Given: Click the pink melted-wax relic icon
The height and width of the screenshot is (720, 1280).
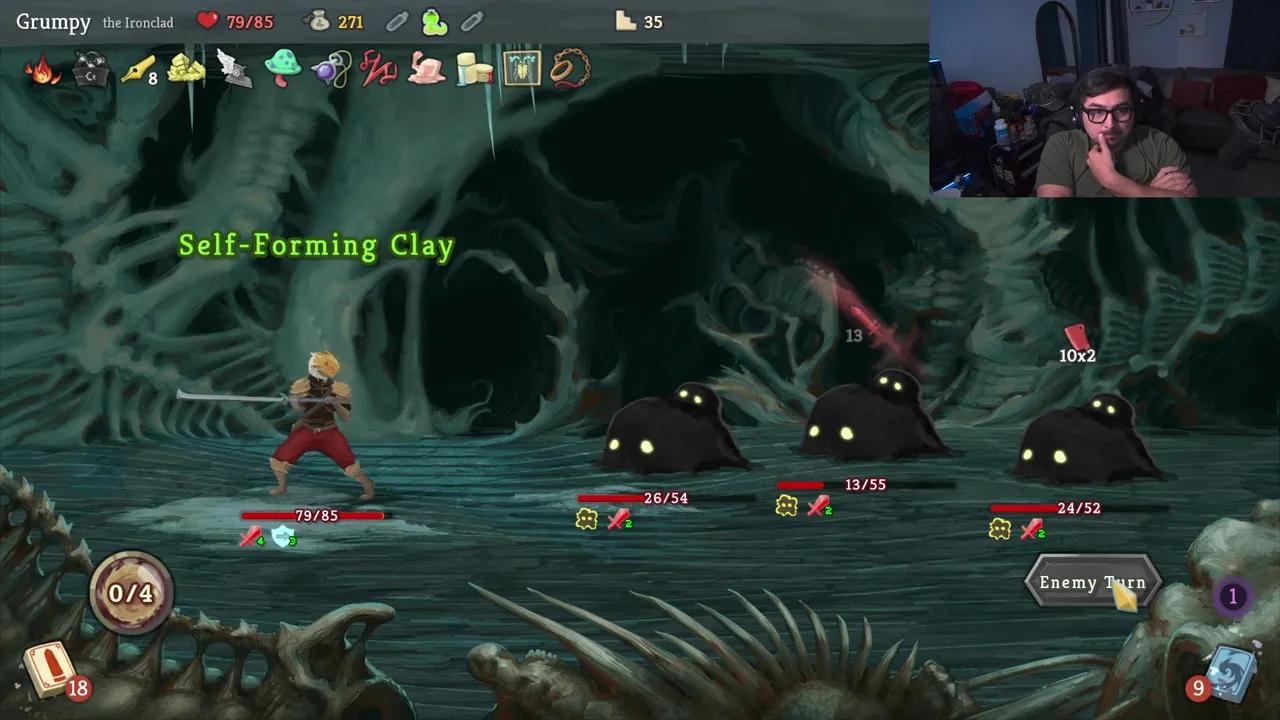Looking at the screenshot, I should coord(425,68).
